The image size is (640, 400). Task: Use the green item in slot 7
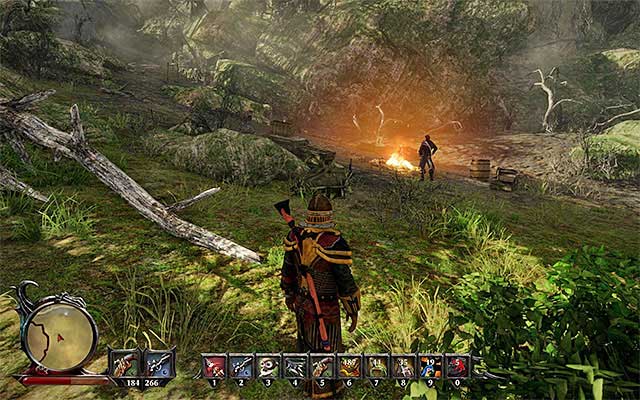click(376, 367)
